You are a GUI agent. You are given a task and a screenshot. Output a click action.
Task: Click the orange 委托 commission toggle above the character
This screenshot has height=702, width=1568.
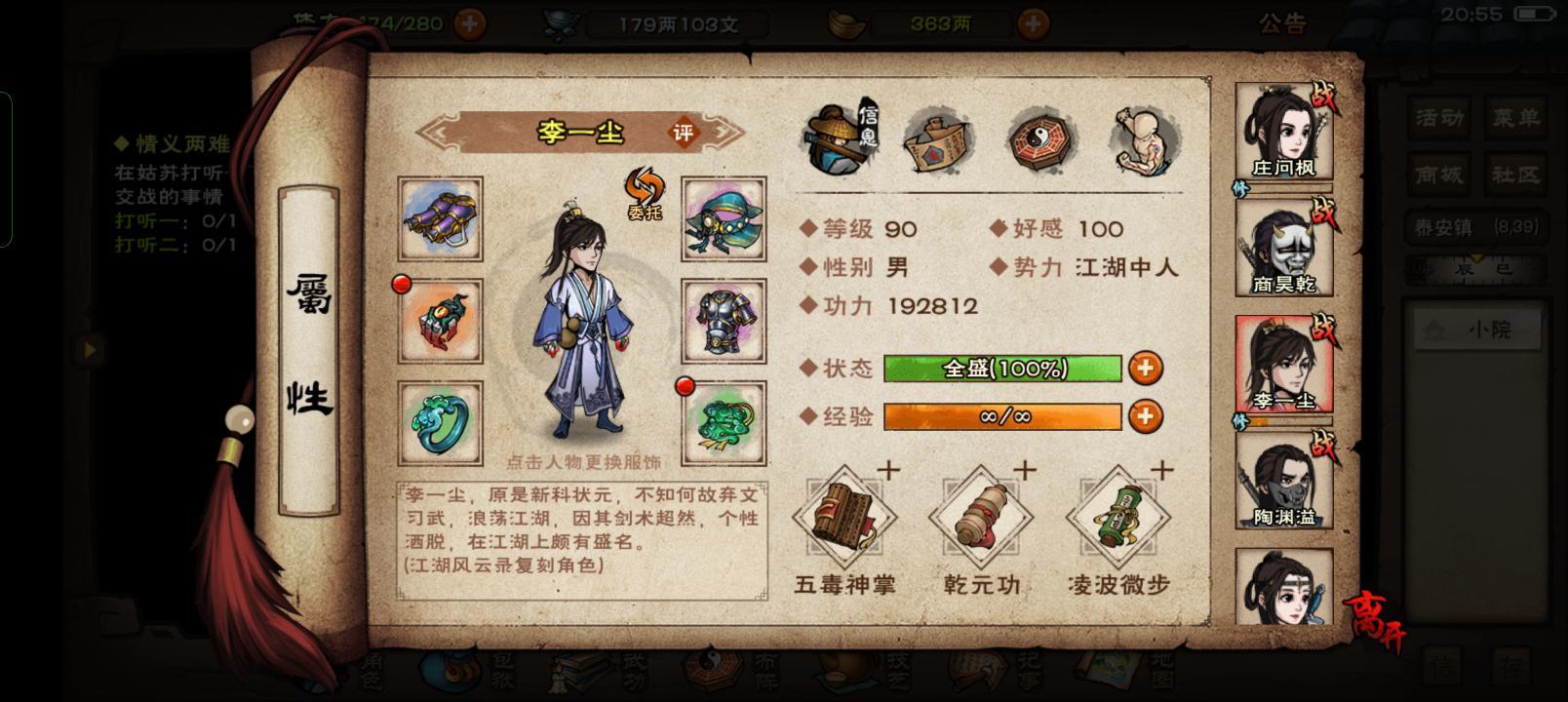645,197
